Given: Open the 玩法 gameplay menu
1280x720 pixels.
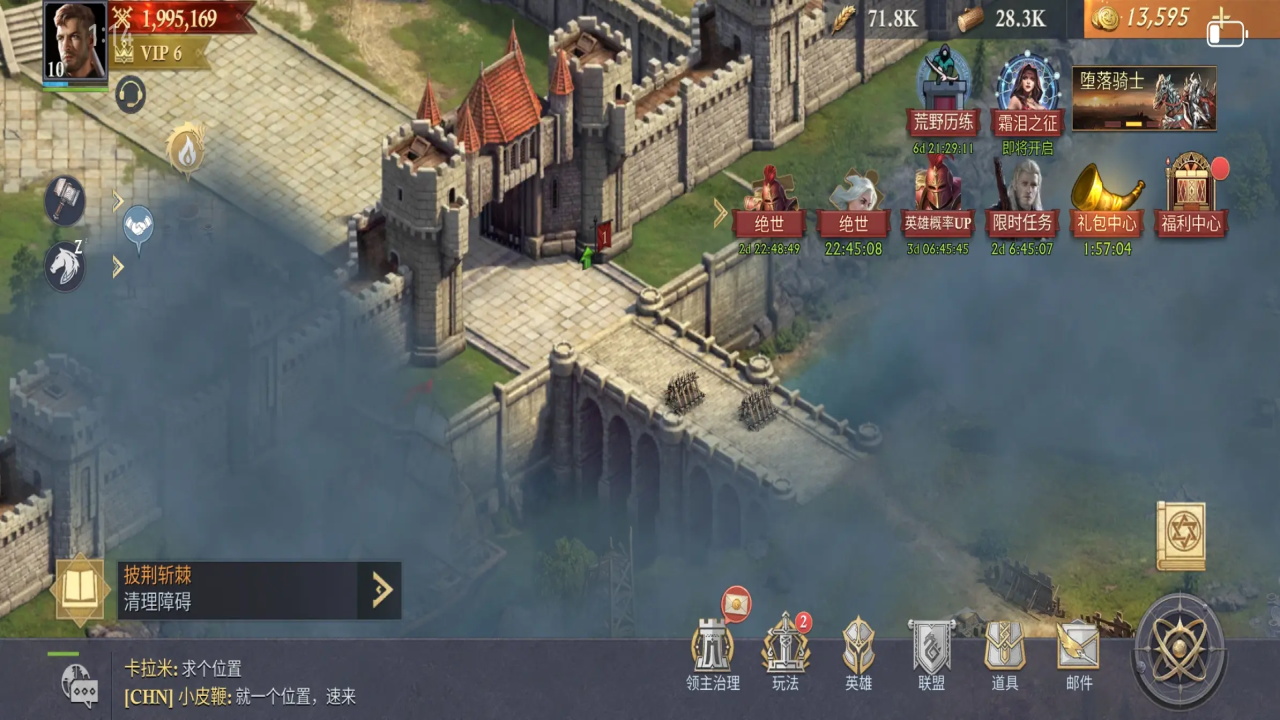Looking at the screenshot, I should click(x=786, y=655).
